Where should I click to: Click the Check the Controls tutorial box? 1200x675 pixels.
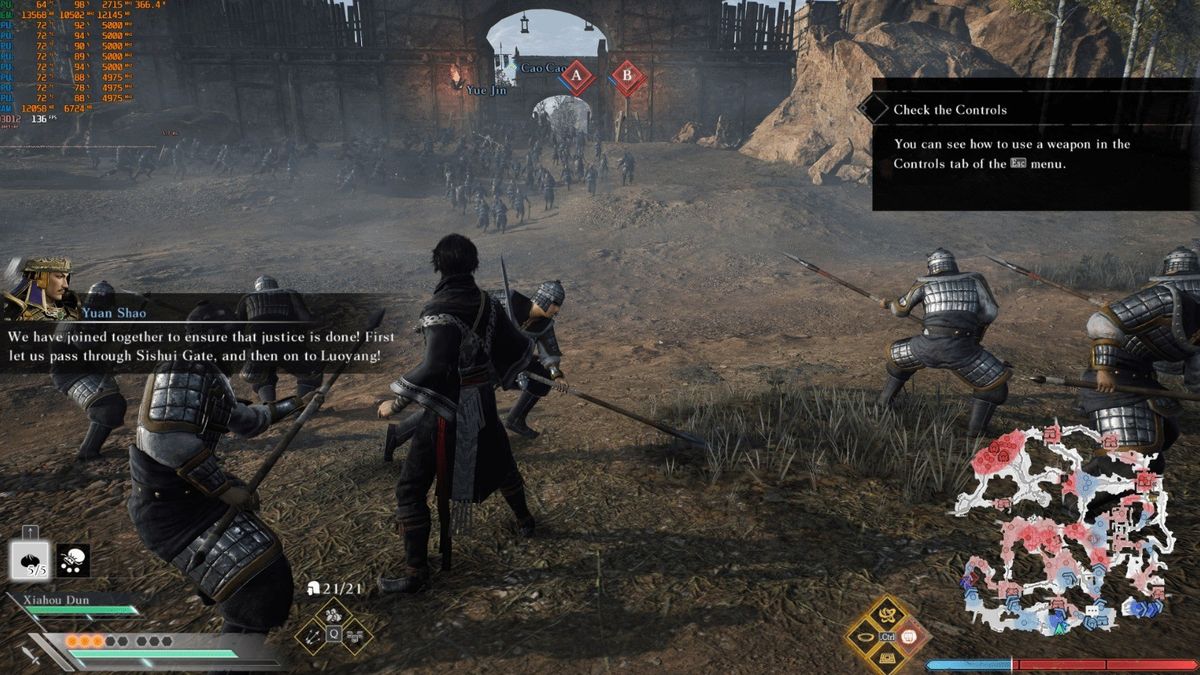(x=1034, y=144)
